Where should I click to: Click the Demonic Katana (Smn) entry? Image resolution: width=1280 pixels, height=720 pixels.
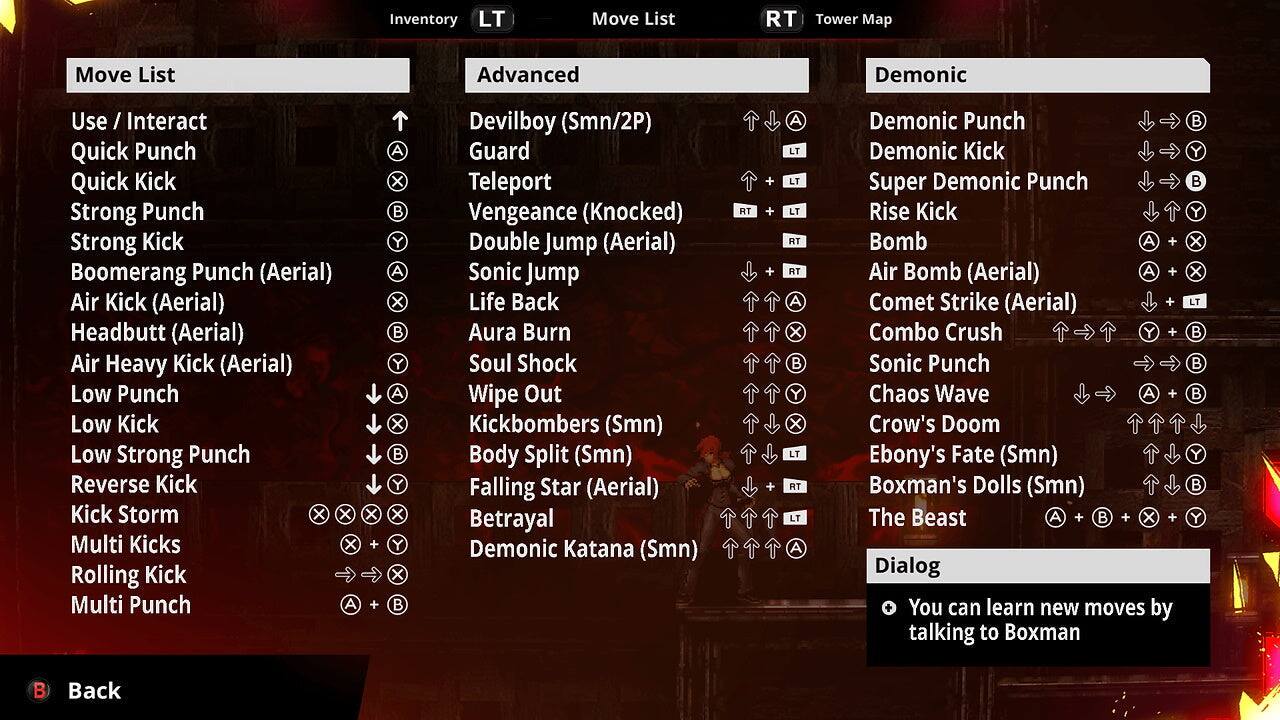pos(583,549)
